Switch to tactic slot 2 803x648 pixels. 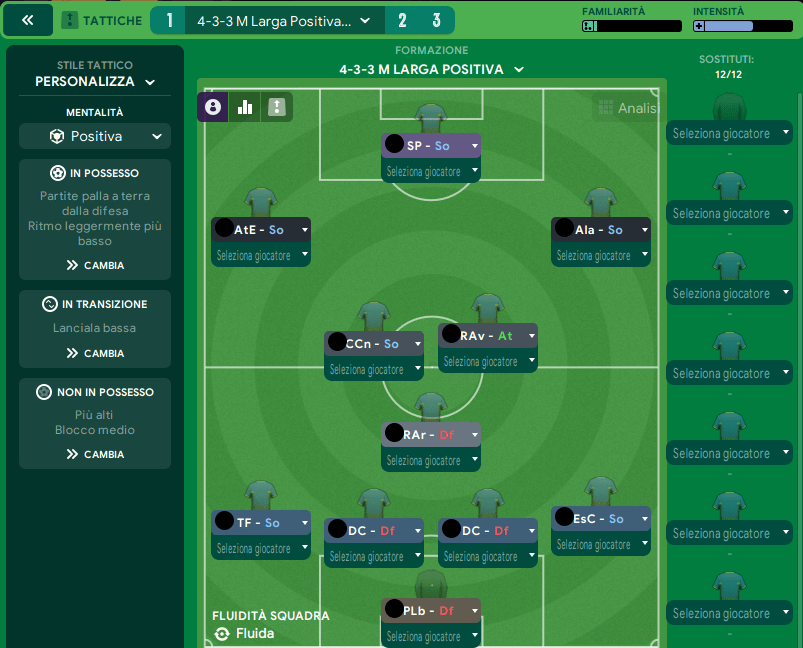(402, 20)
